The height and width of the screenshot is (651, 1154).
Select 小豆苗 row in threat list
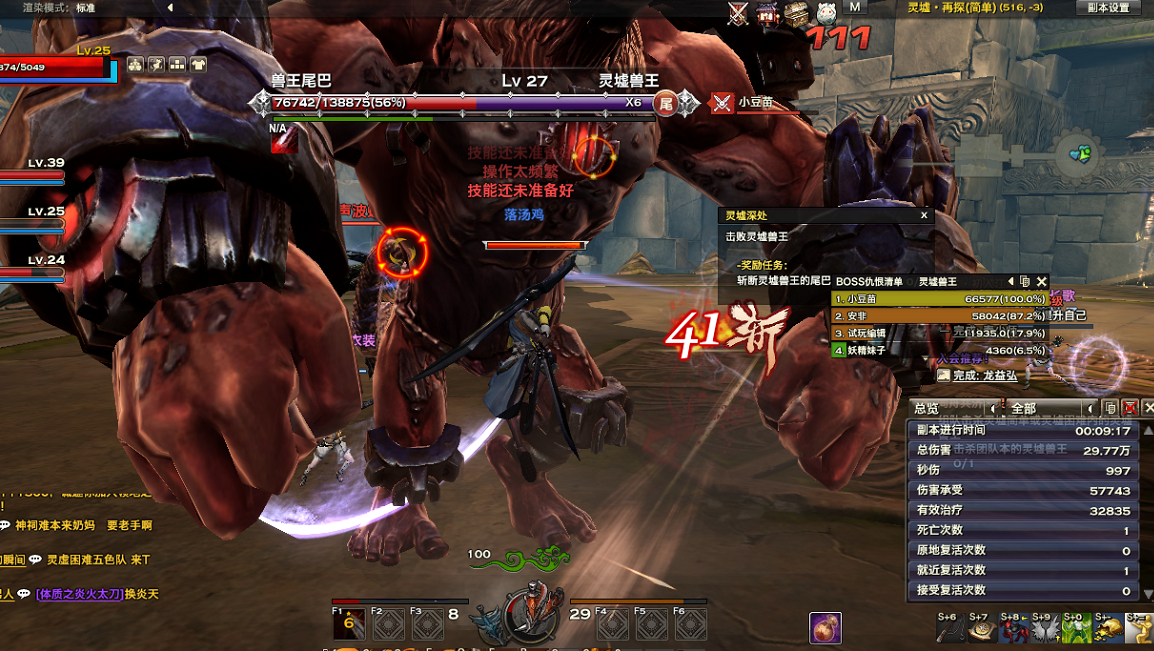(x=940, y=299)
